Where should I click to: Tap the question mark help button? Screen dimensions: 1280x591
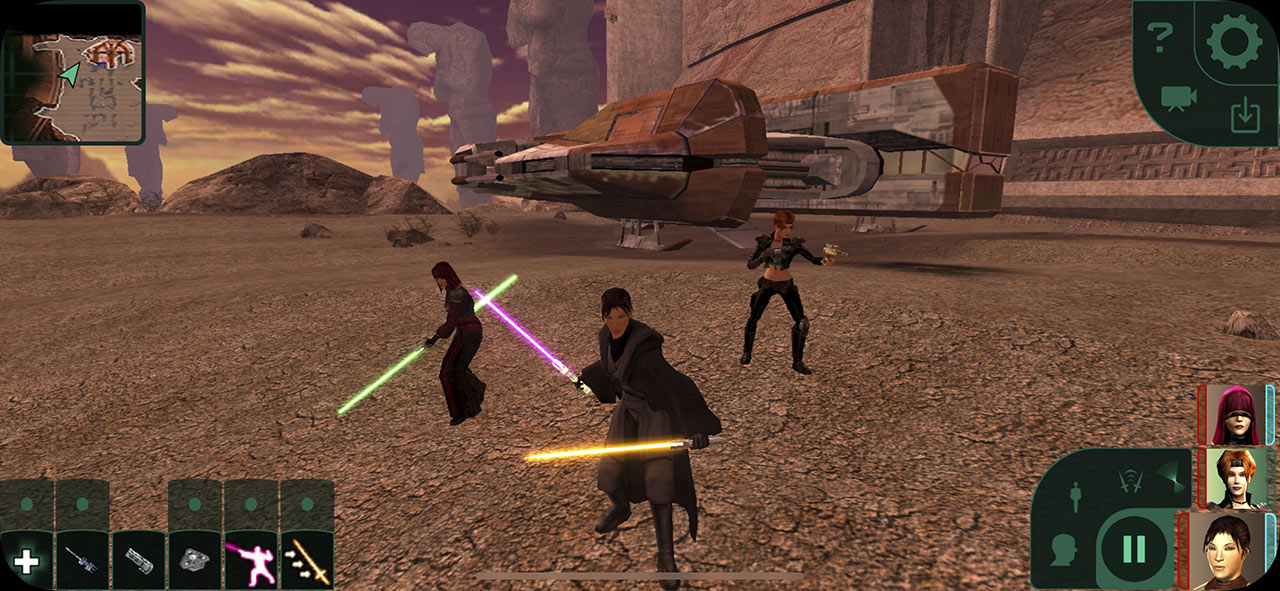[1160, 39]
